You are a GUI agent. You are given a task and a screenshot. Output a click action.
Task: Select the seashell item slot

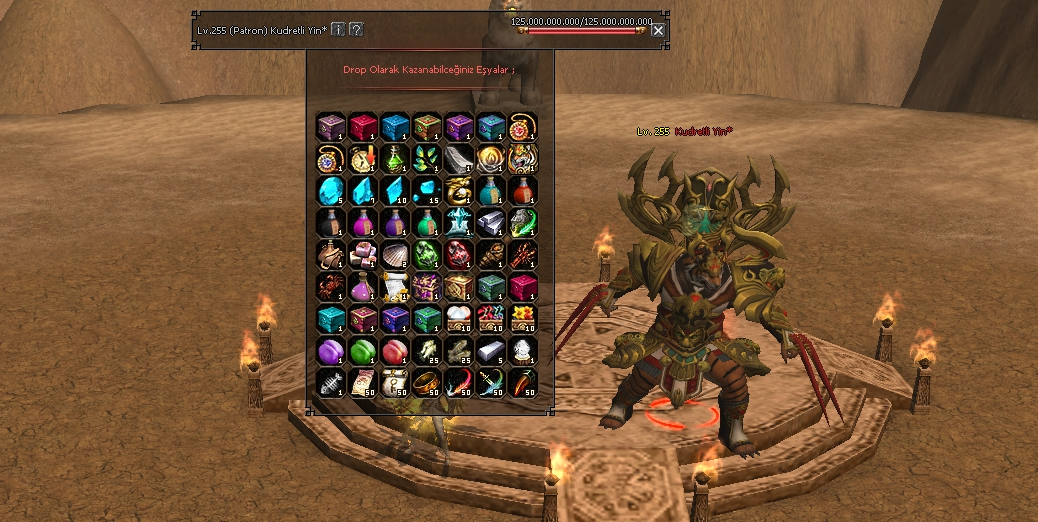pos(395,255)
